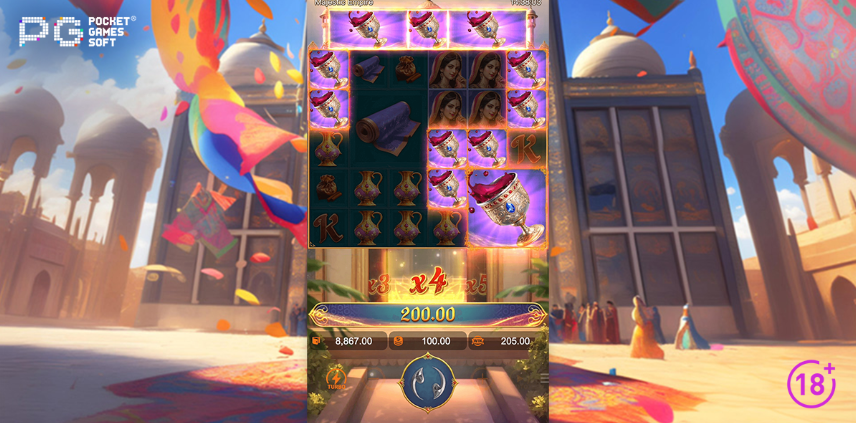Open the win amount panel showing 205.00

[508, 341]
